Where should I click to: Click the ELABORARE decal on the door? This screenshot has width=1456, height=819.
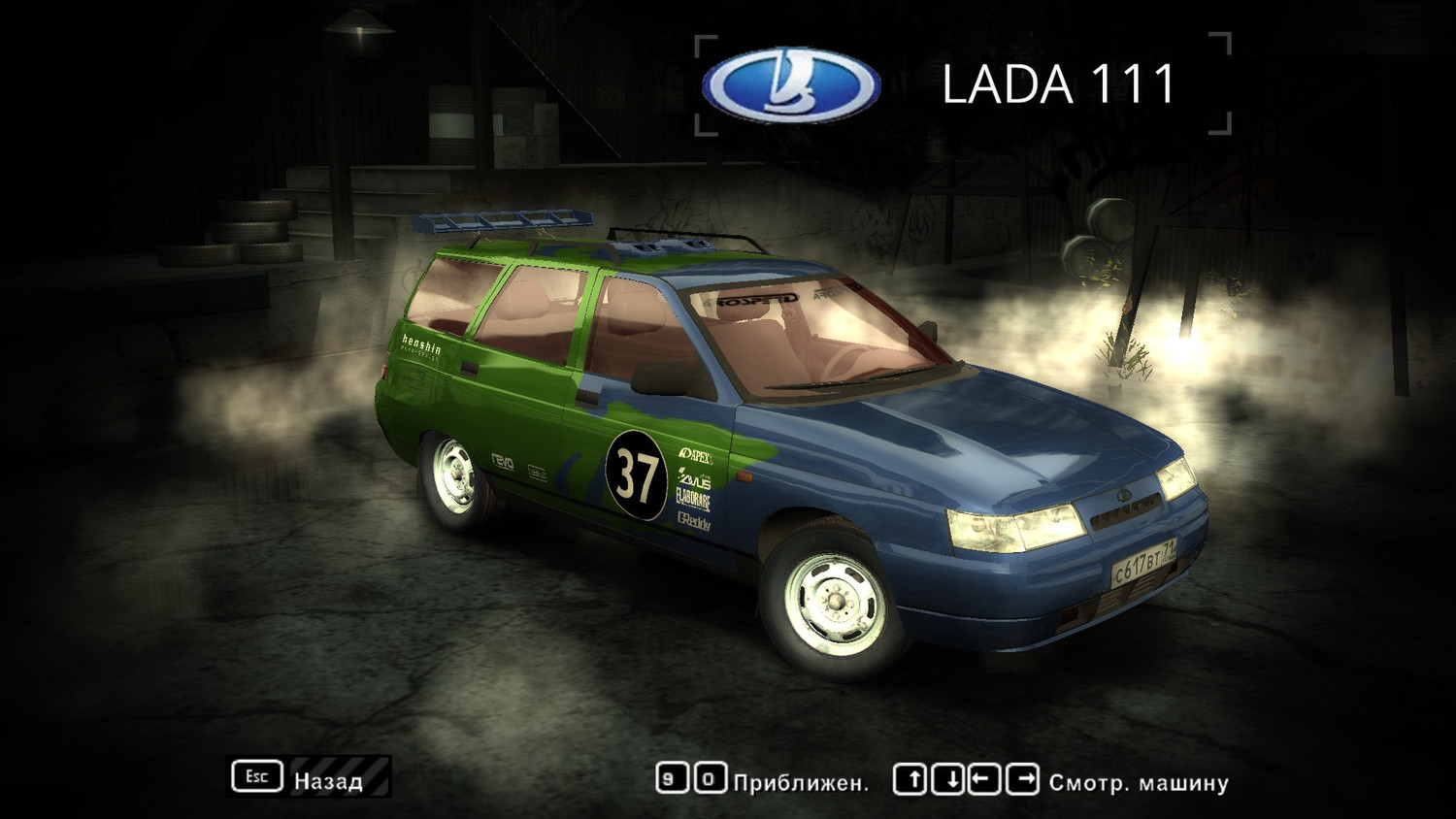(693, 500)
